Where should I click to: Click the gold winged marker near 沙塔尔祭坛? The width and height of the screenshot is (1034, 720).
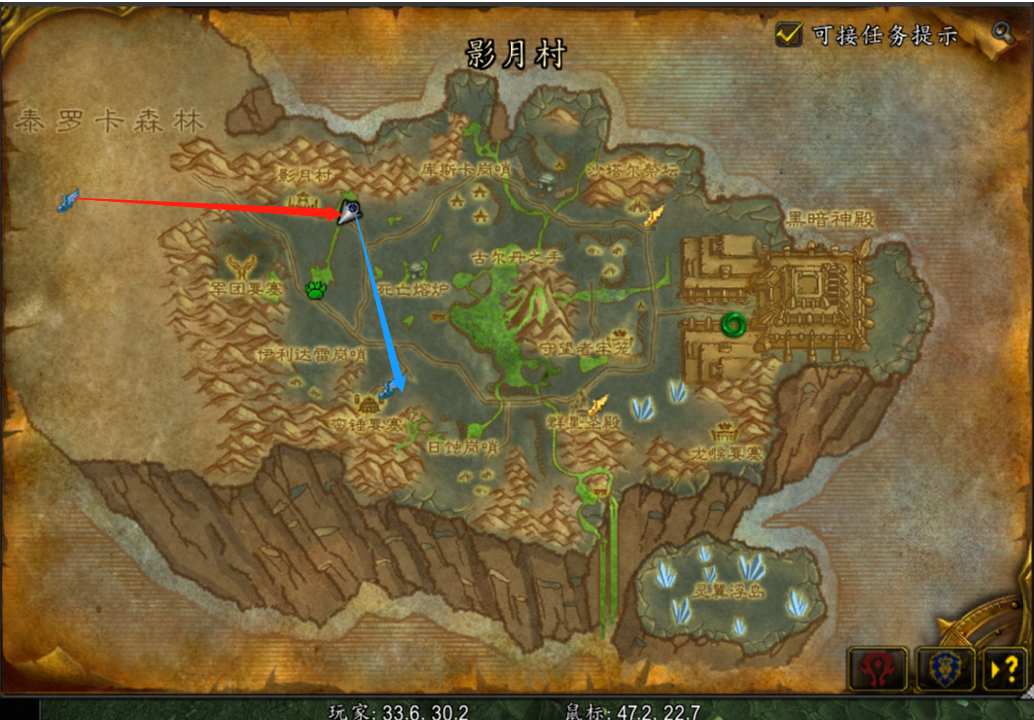coord(654,216)
